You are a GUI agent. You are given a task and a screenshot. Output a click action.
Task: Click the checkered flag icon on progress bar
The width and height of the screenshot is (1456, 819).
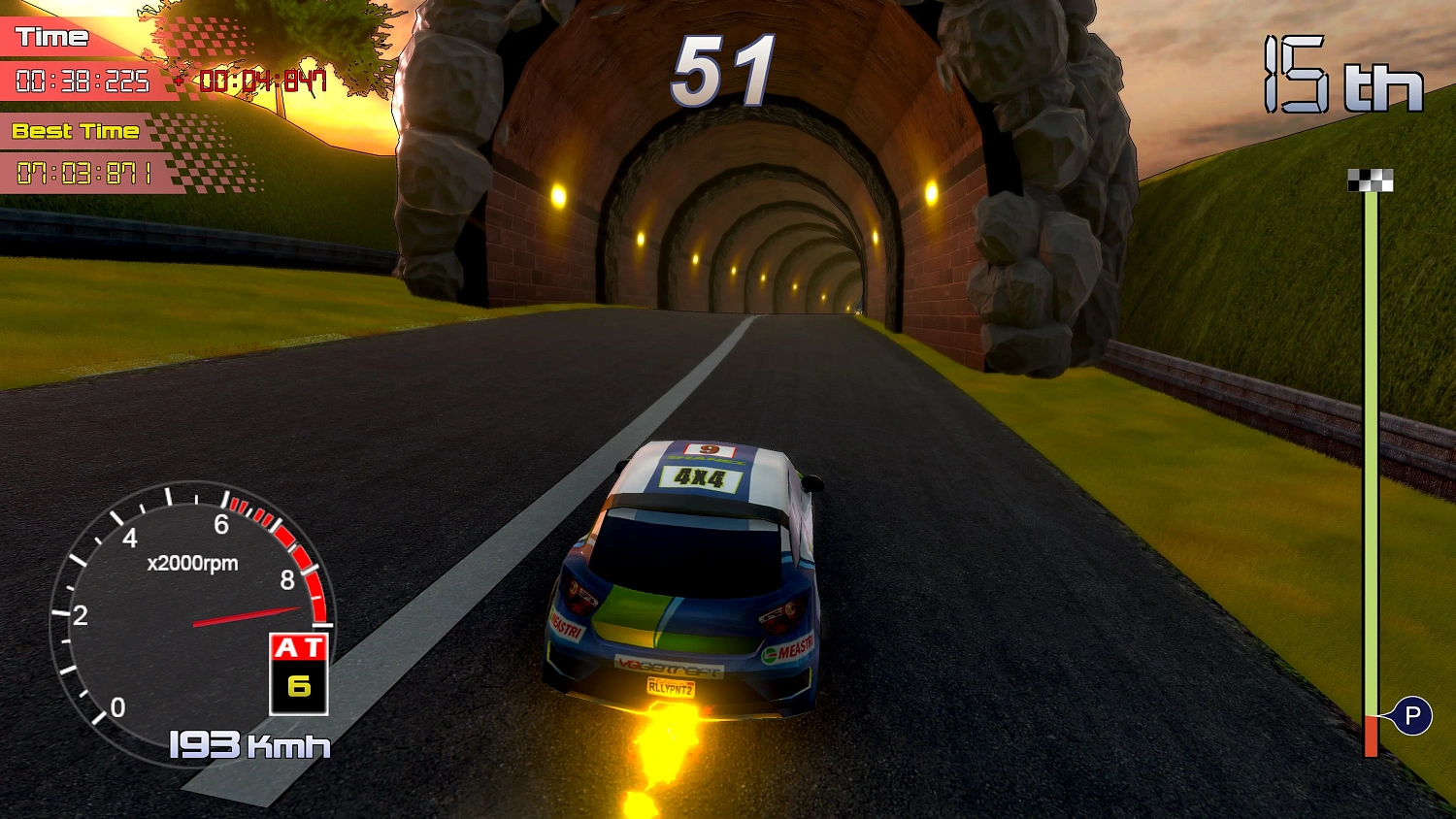(1369, 180)
